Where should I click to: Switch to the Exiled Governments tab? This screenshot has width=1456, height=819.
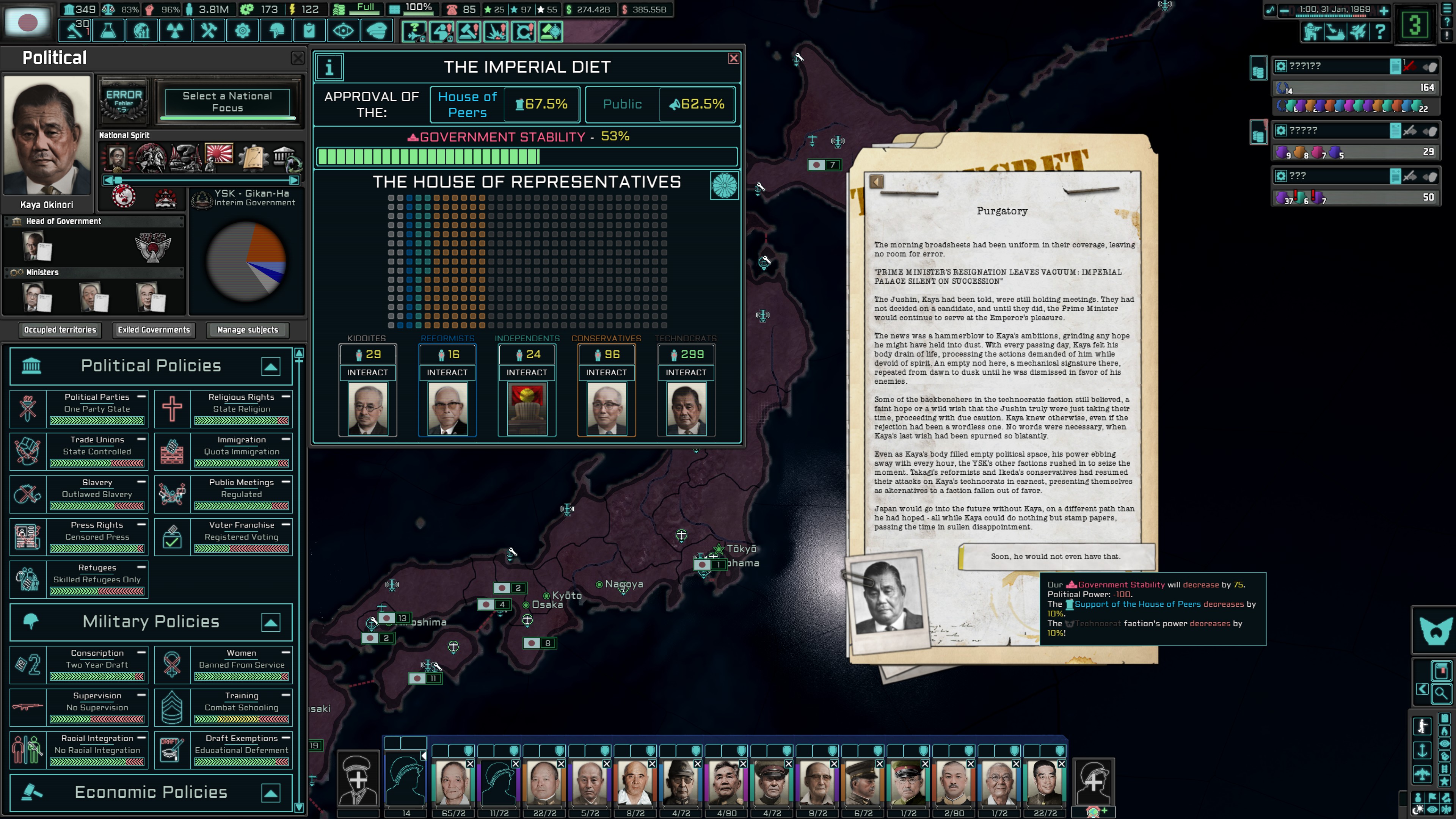[x=154, y=330]
